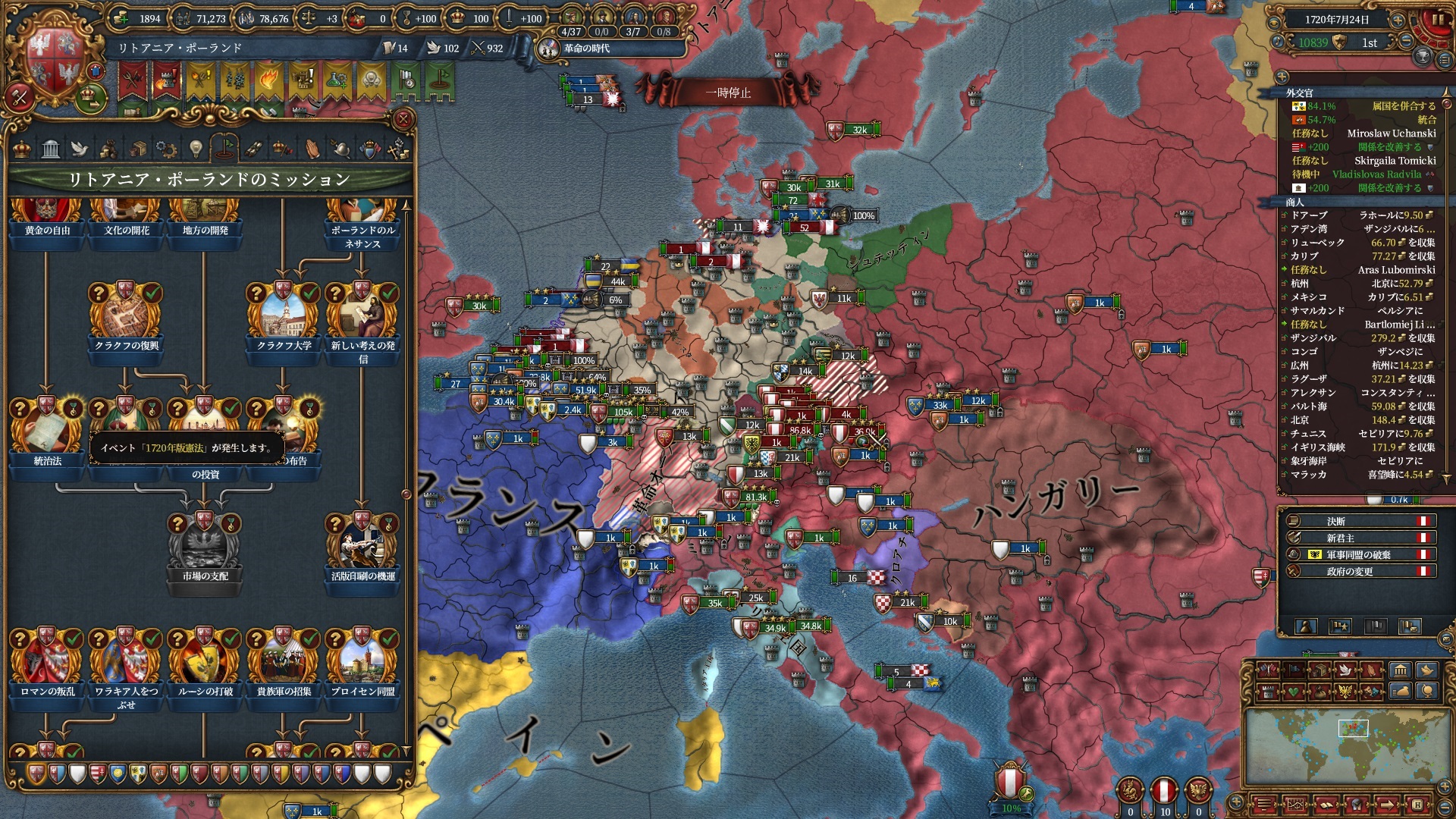Open the 貴族軍の招集 mission
This screenshot has height=819, width=1456.
pyautogui.click(x=284, y=660)
